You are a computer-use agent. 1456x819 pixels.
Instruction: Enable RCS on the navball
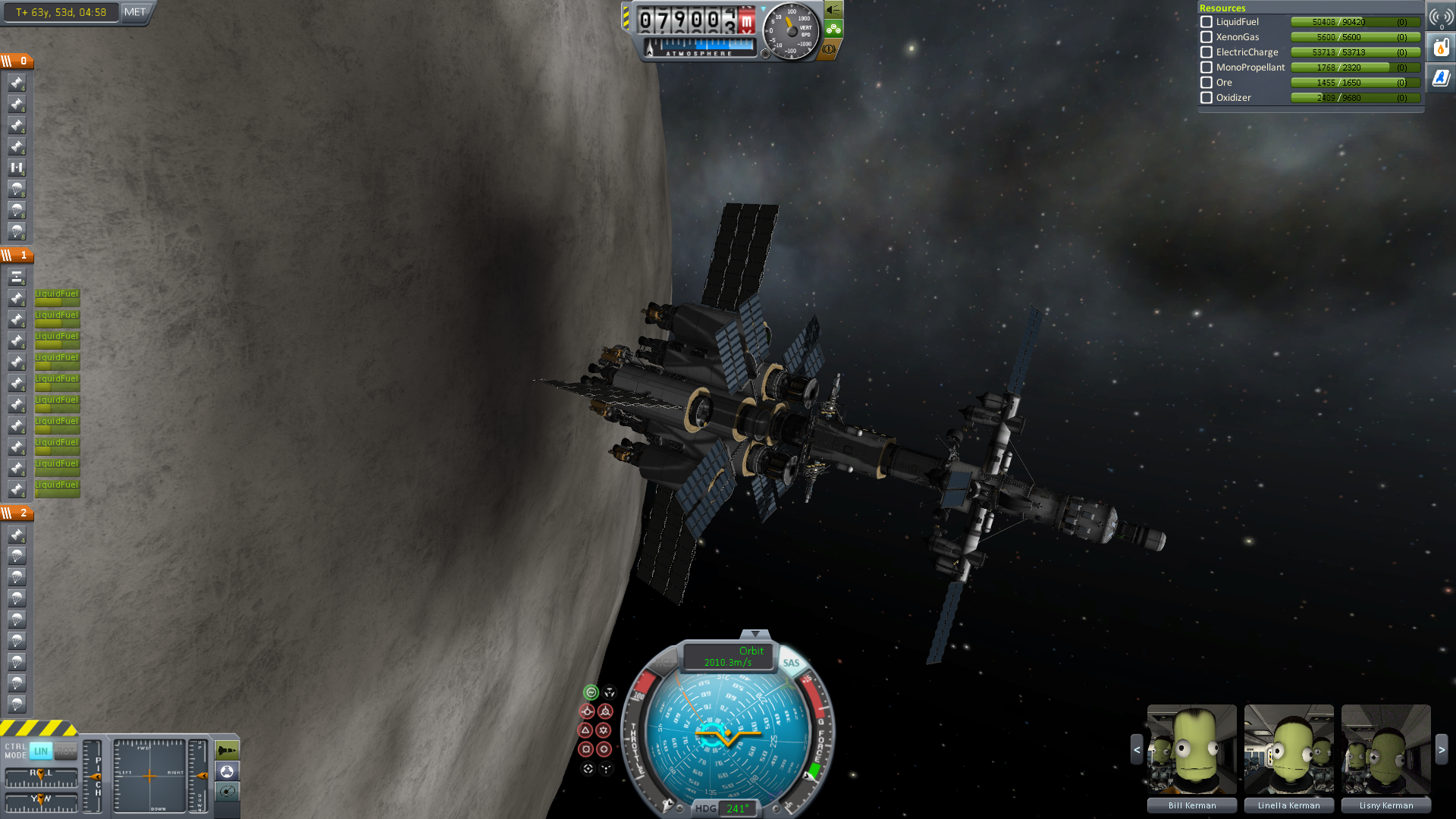pos(663,663)
